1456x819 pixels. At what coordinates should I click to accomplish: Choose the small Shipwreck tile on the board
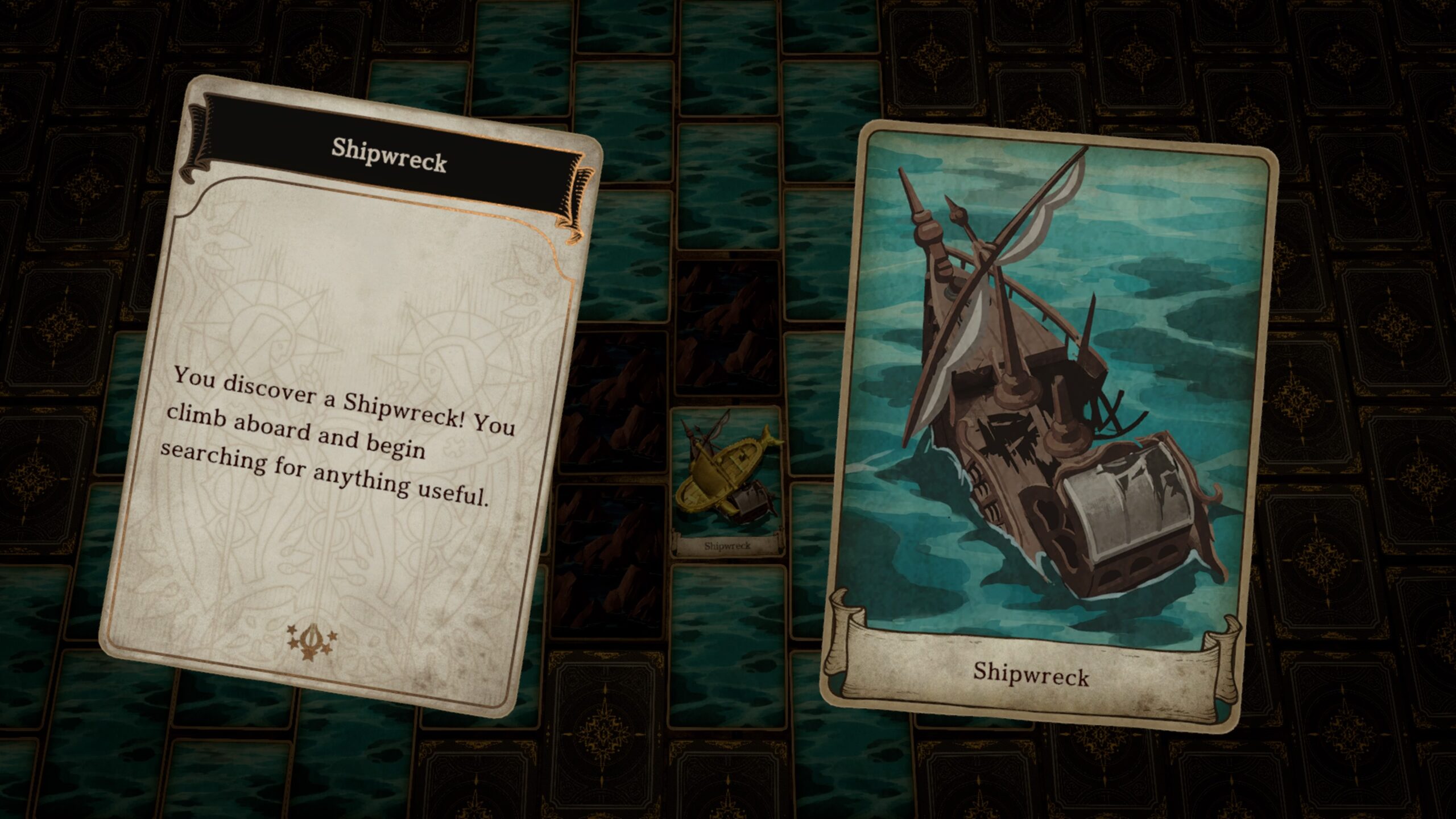coord(726,483)
